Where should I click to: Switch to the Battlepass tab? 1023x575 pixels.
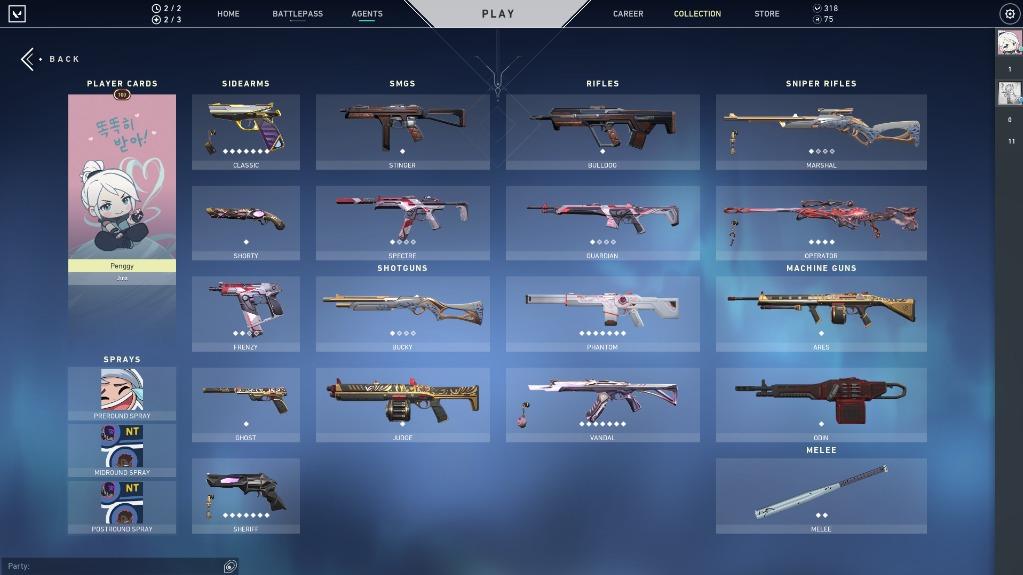click(297, 14)
